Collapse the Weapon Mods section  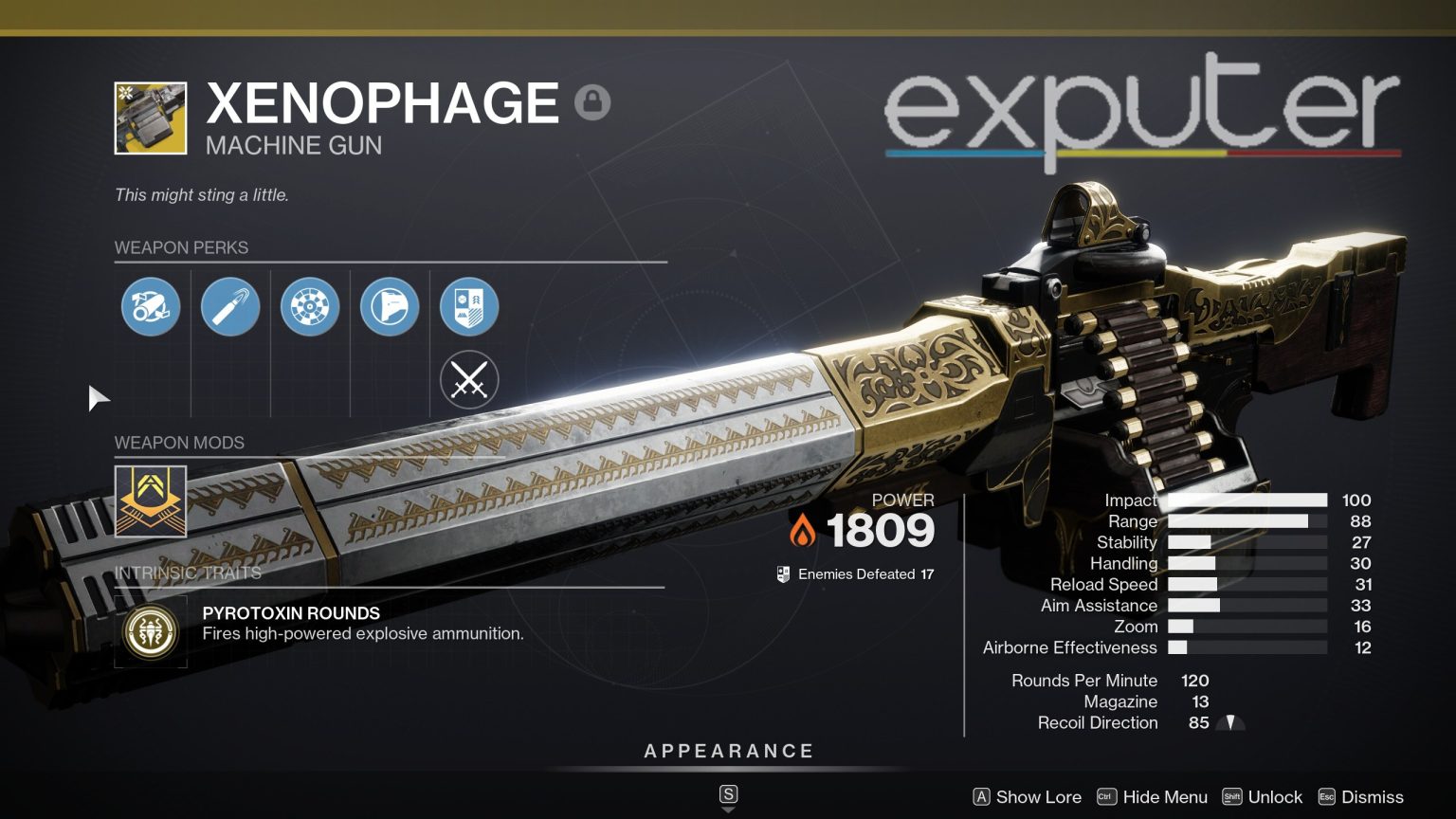(178, 443)
